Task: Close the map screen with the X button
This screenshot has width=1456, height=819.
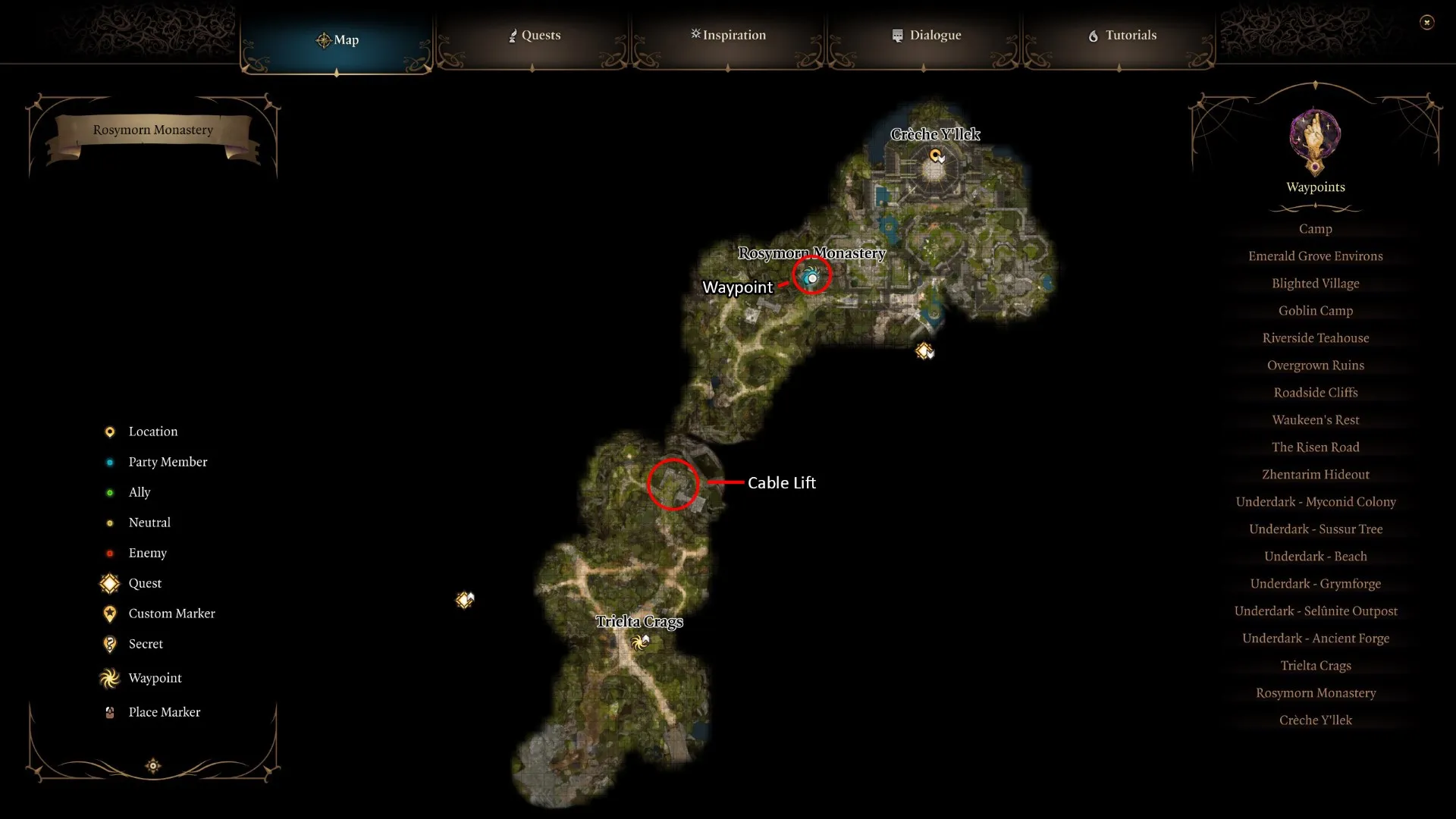Action: click(1428, 22)
